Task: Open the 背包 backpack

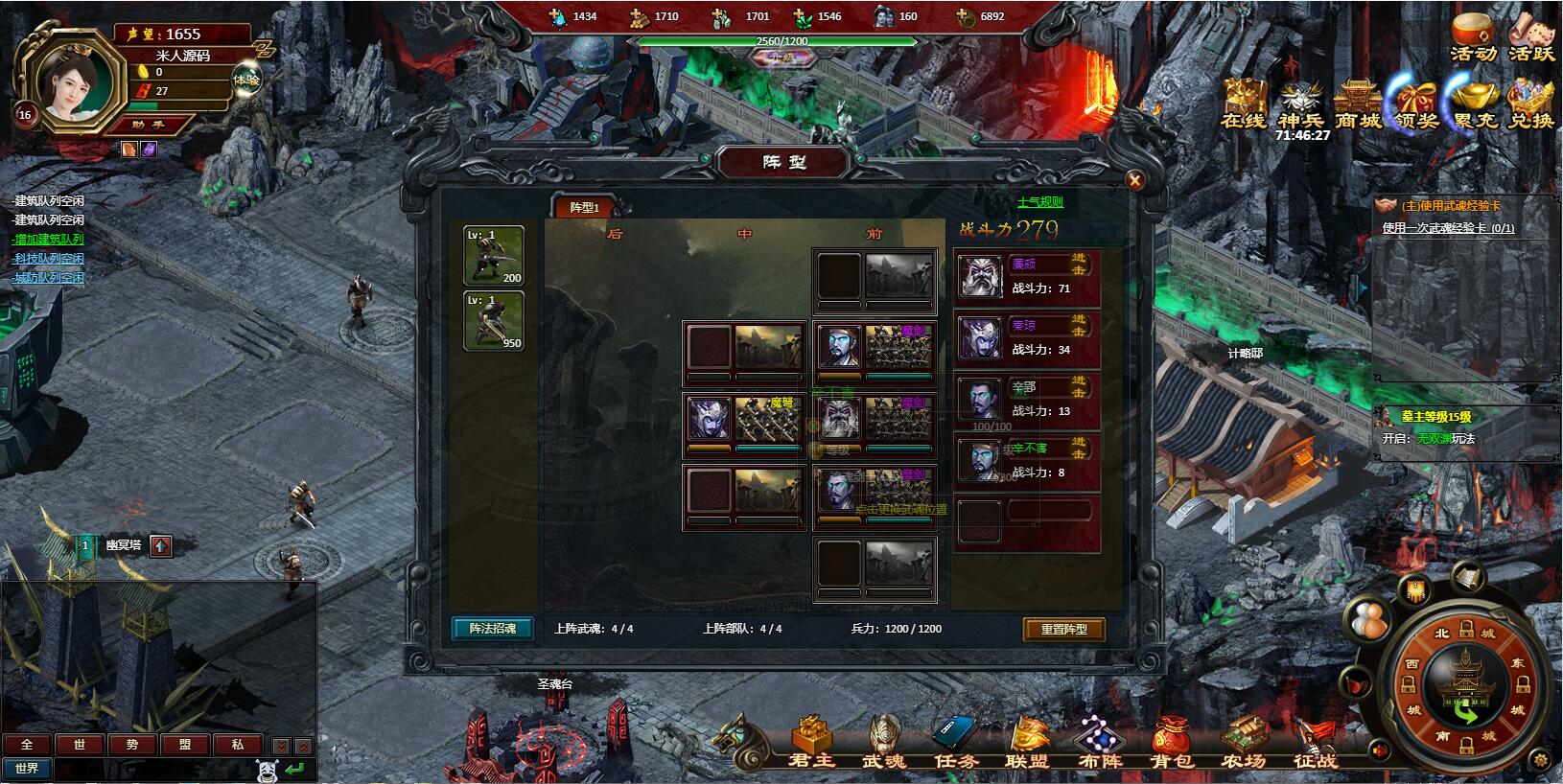Action: (1172, 744)
